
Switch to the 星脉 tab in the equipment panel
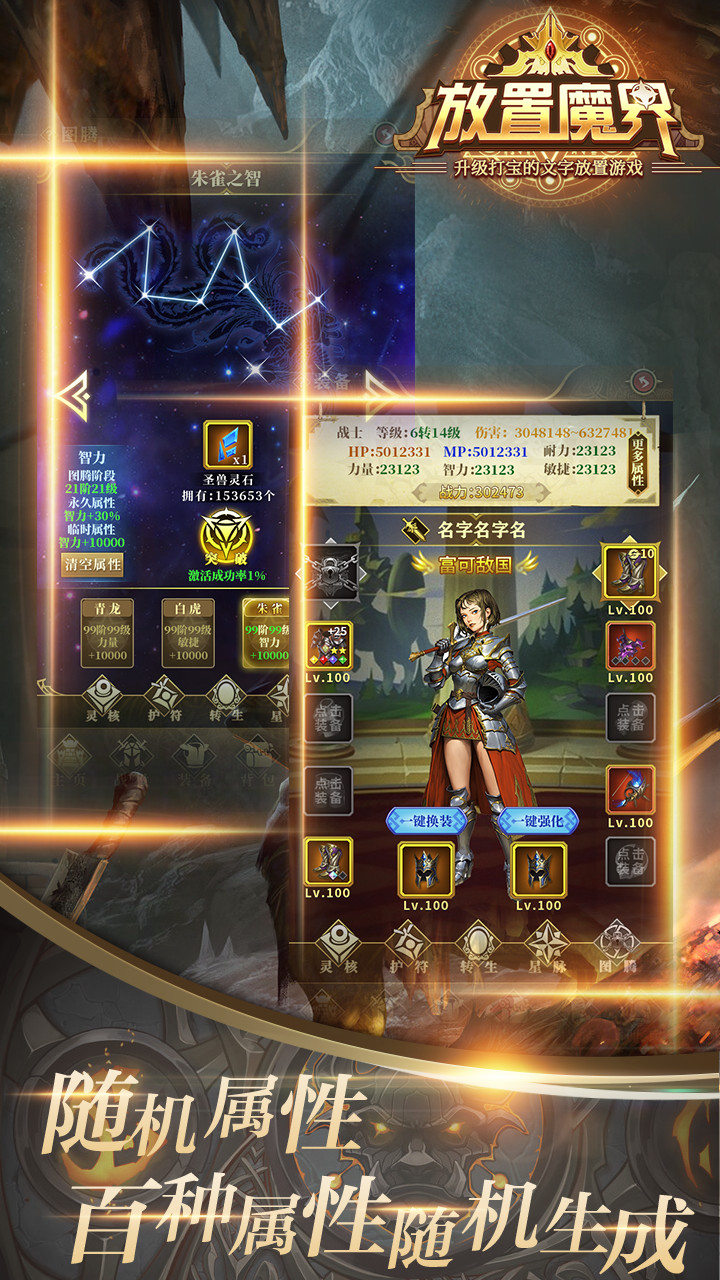(x=547, y=948)
